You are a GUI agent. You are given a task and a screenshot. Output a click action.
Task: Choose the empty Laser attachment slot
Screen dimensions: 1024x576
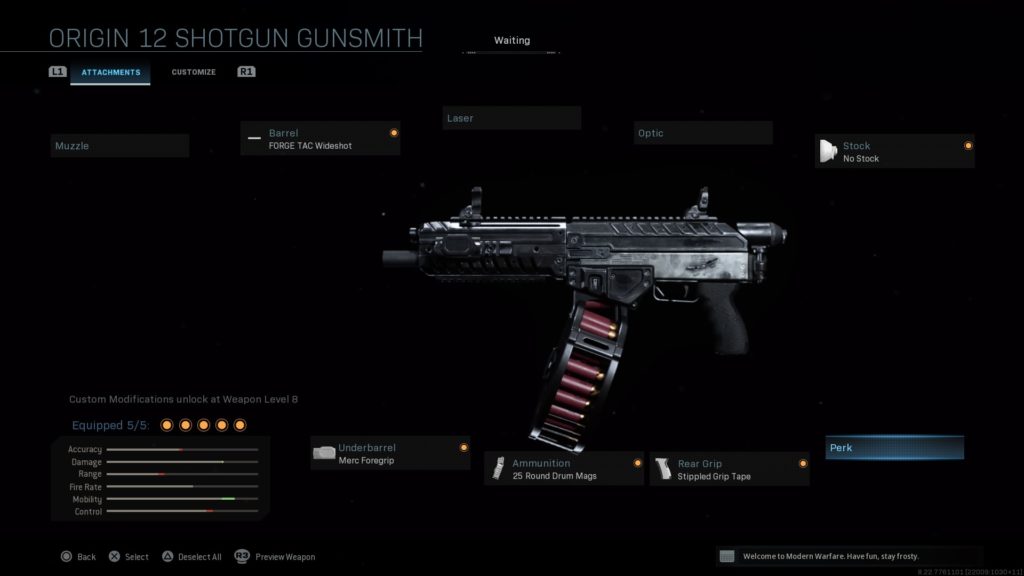coord(511,118)
